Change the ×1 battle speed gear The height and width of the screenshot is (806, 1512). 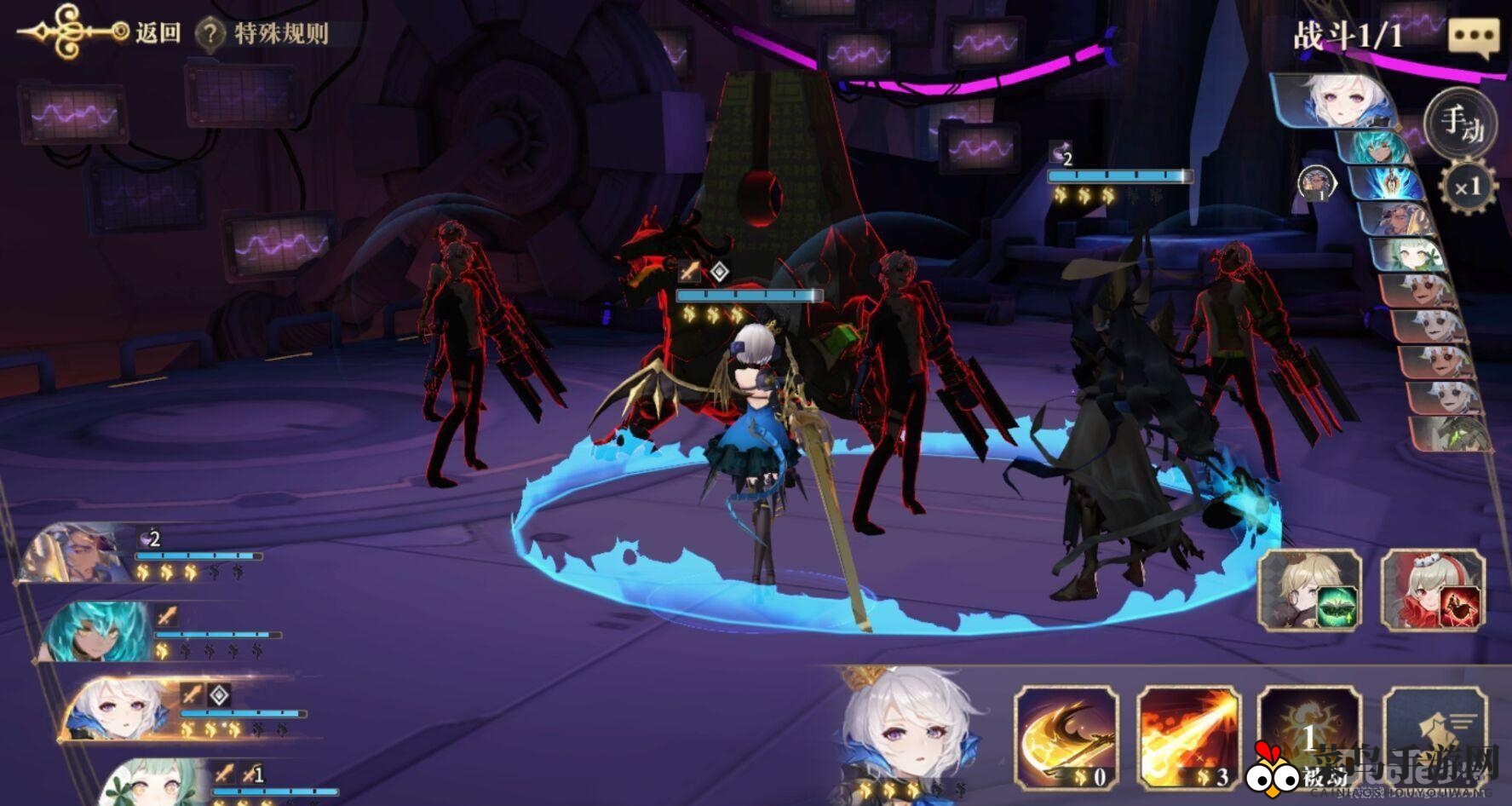pyautogui.click(x=1467, y=187)
